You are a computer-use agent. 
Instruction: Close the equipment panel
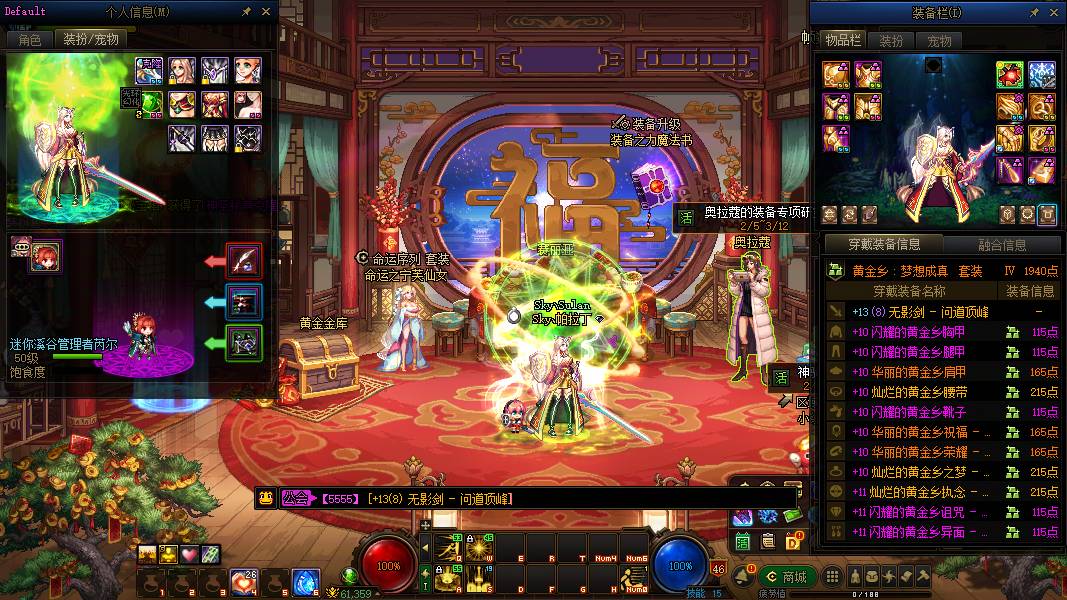point(1050,13)
